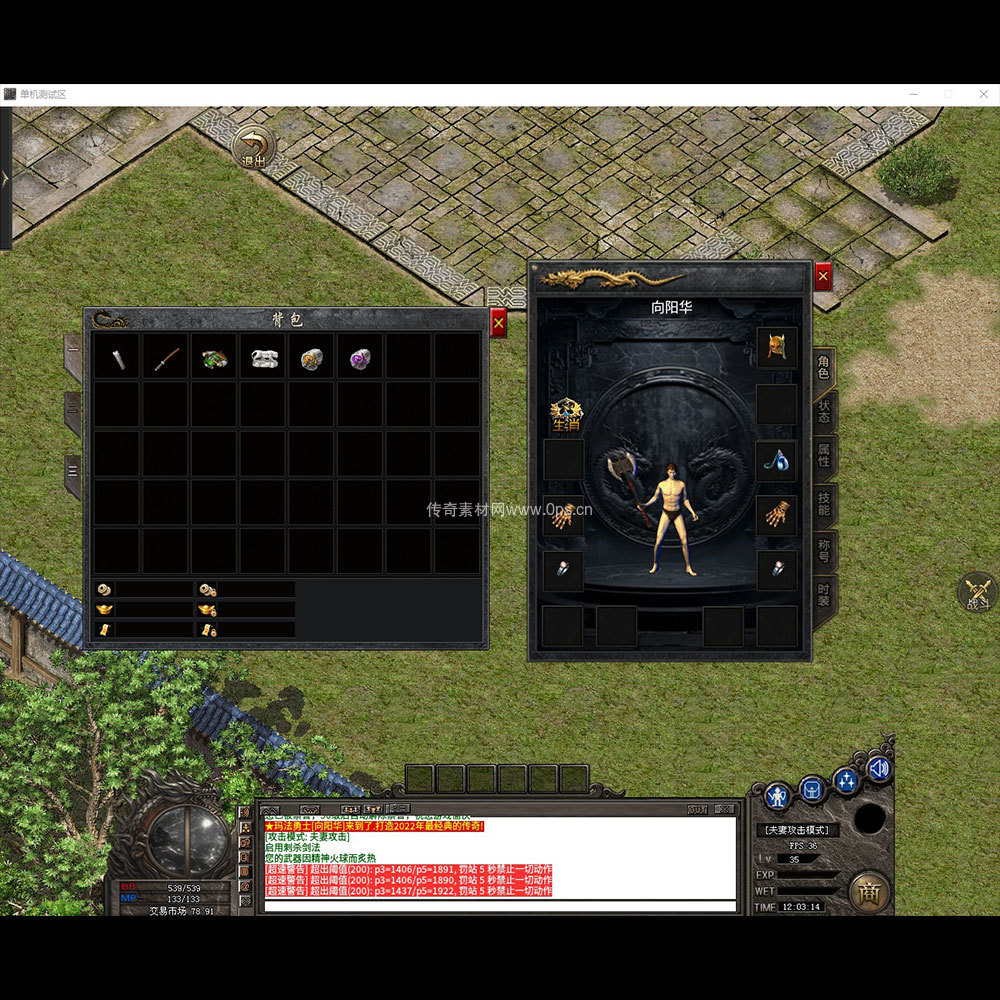The image size is (1000, 1000).
Task: Select the wooden staff in the backpack
Action: [166, 359]
